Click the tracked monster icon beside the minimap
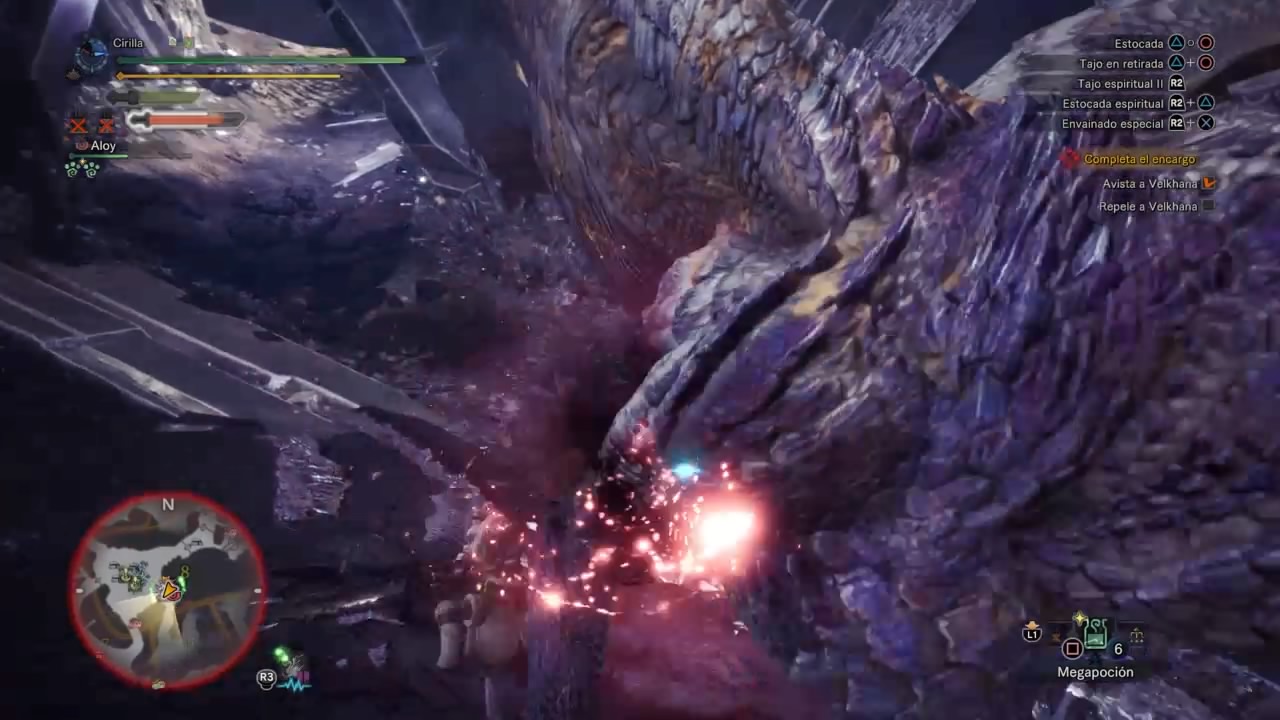 292,670
